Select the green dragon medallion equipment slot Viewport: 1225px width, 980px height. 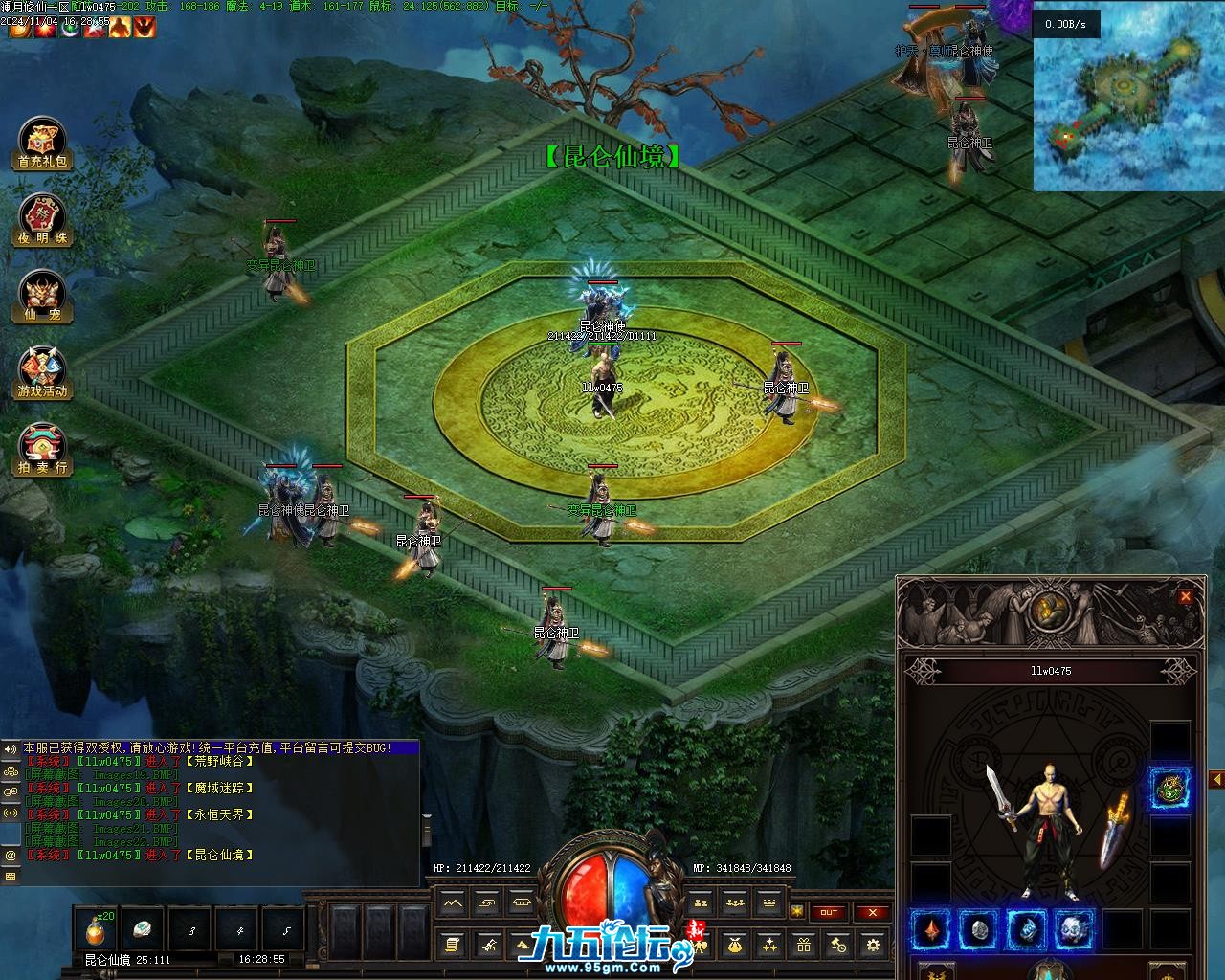pyautogui.click(x=1169, y=788)
